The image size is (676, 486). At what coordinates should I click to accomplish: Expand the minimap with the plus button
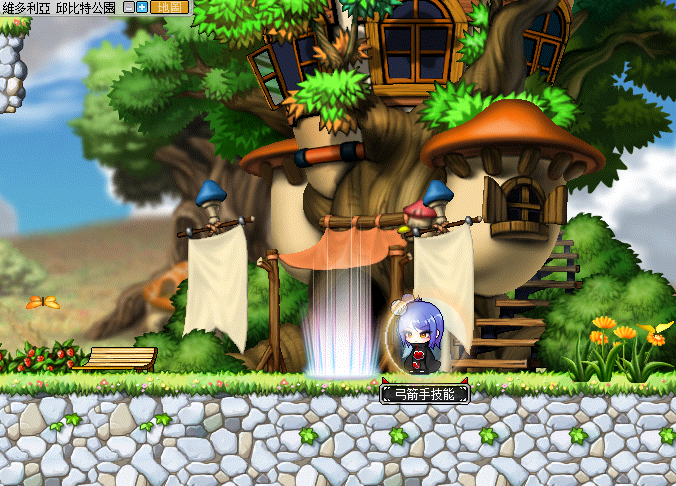pos(142,7)
